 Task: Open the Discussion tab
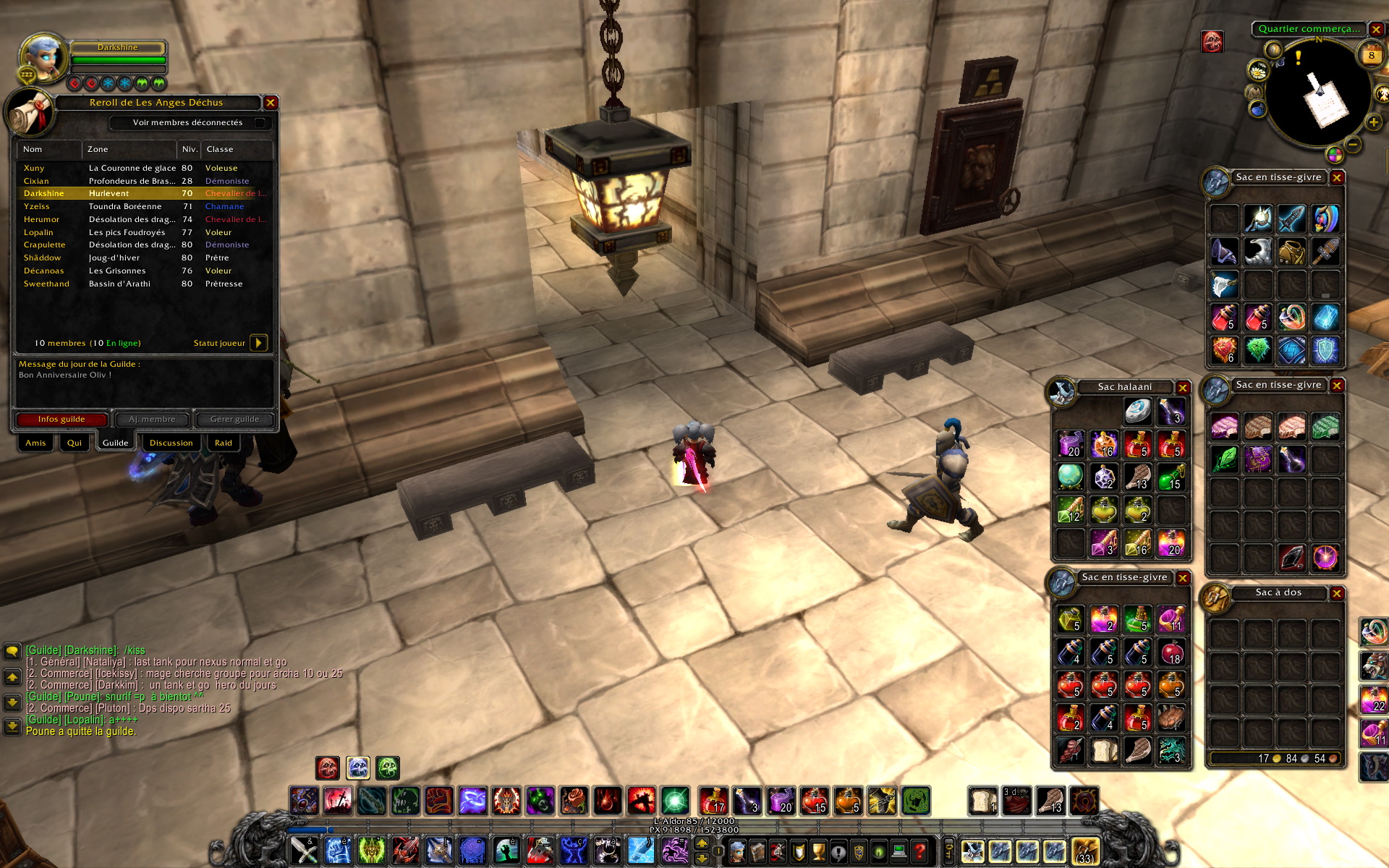[x=171, y=443]
